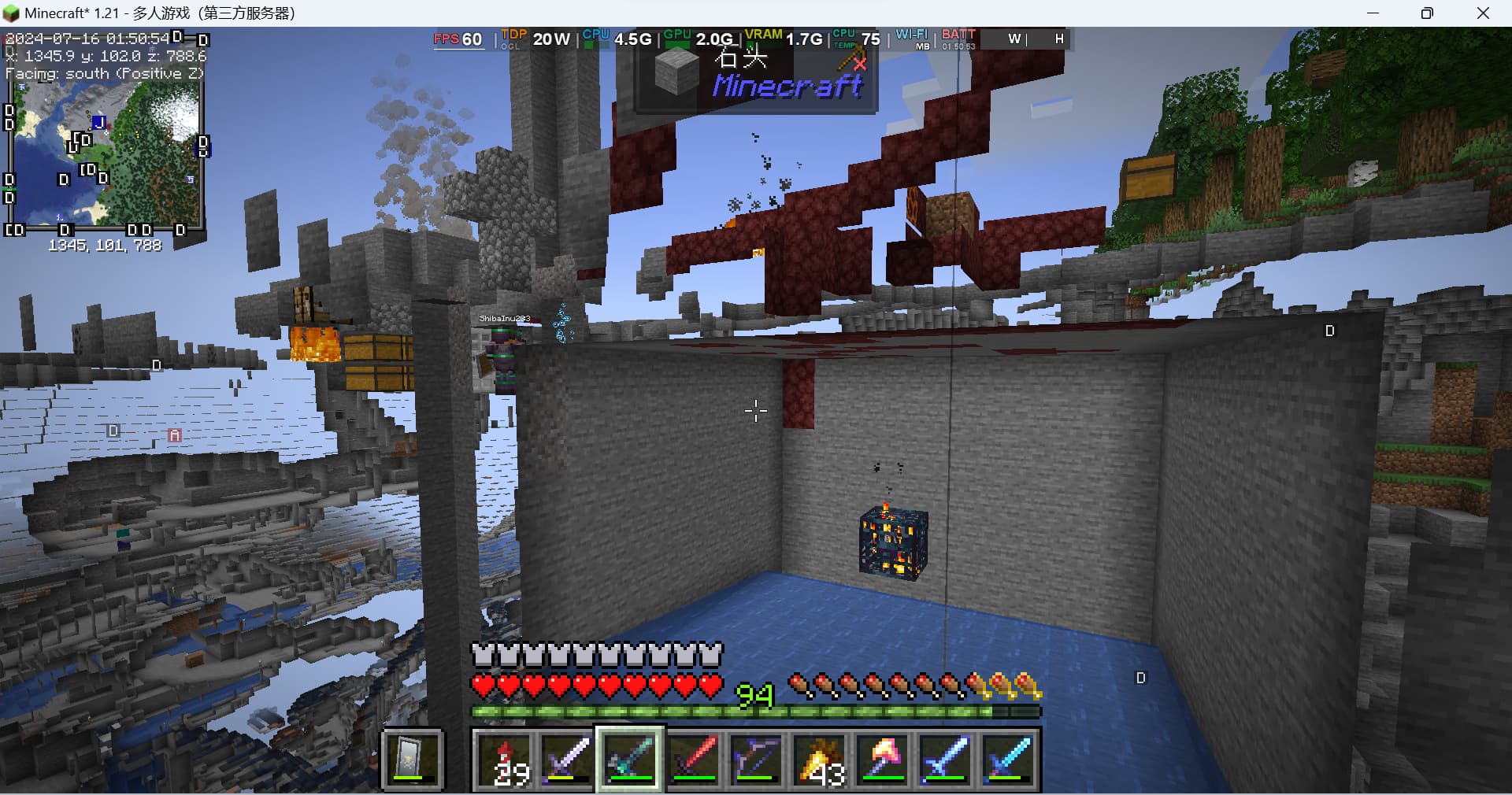Screen dimensions: 1512x795
Task: Minimize the Minecraft window
Action: [1373, 13]
